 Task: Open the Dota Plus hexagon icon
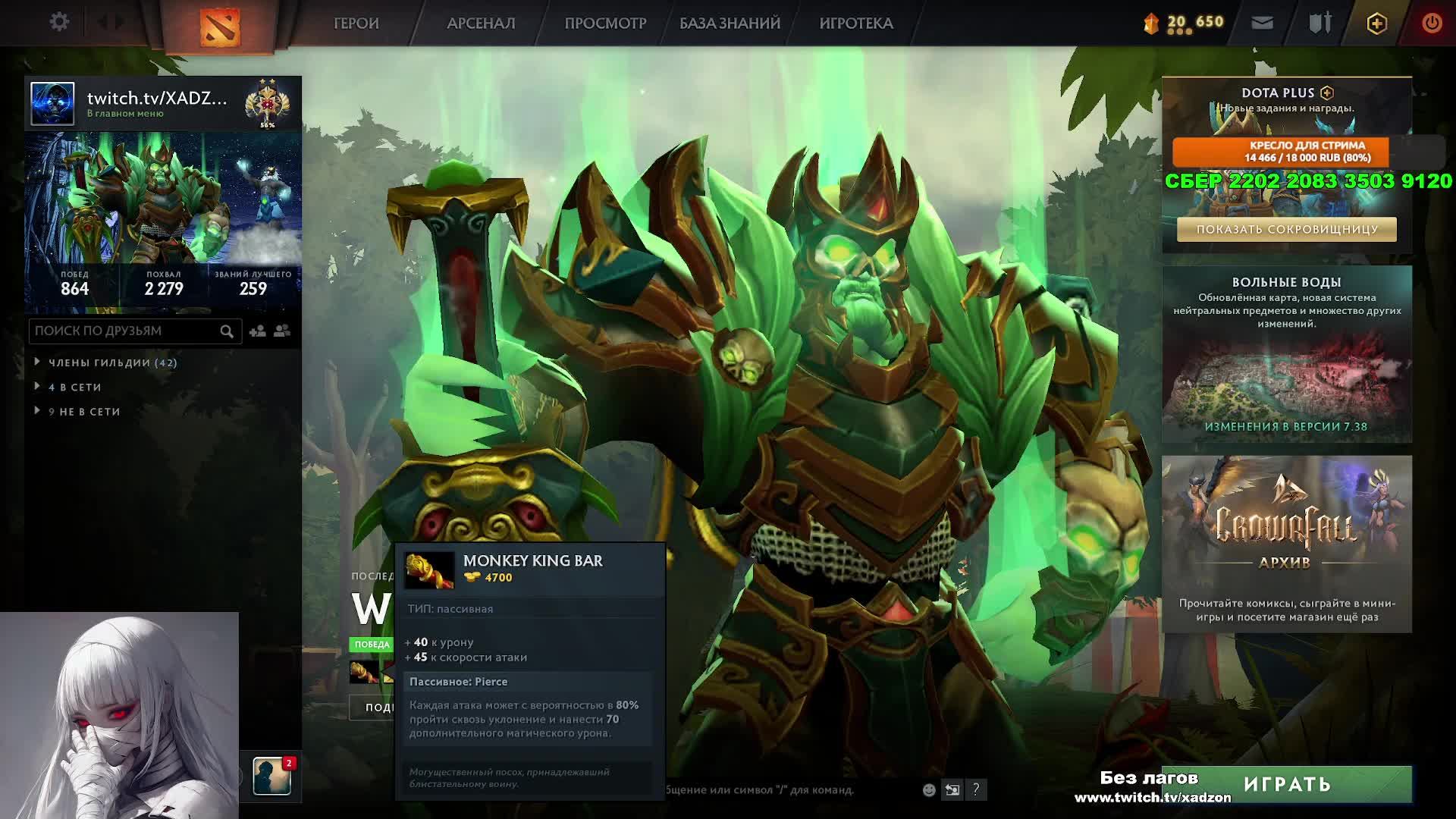pos(1376,24)
